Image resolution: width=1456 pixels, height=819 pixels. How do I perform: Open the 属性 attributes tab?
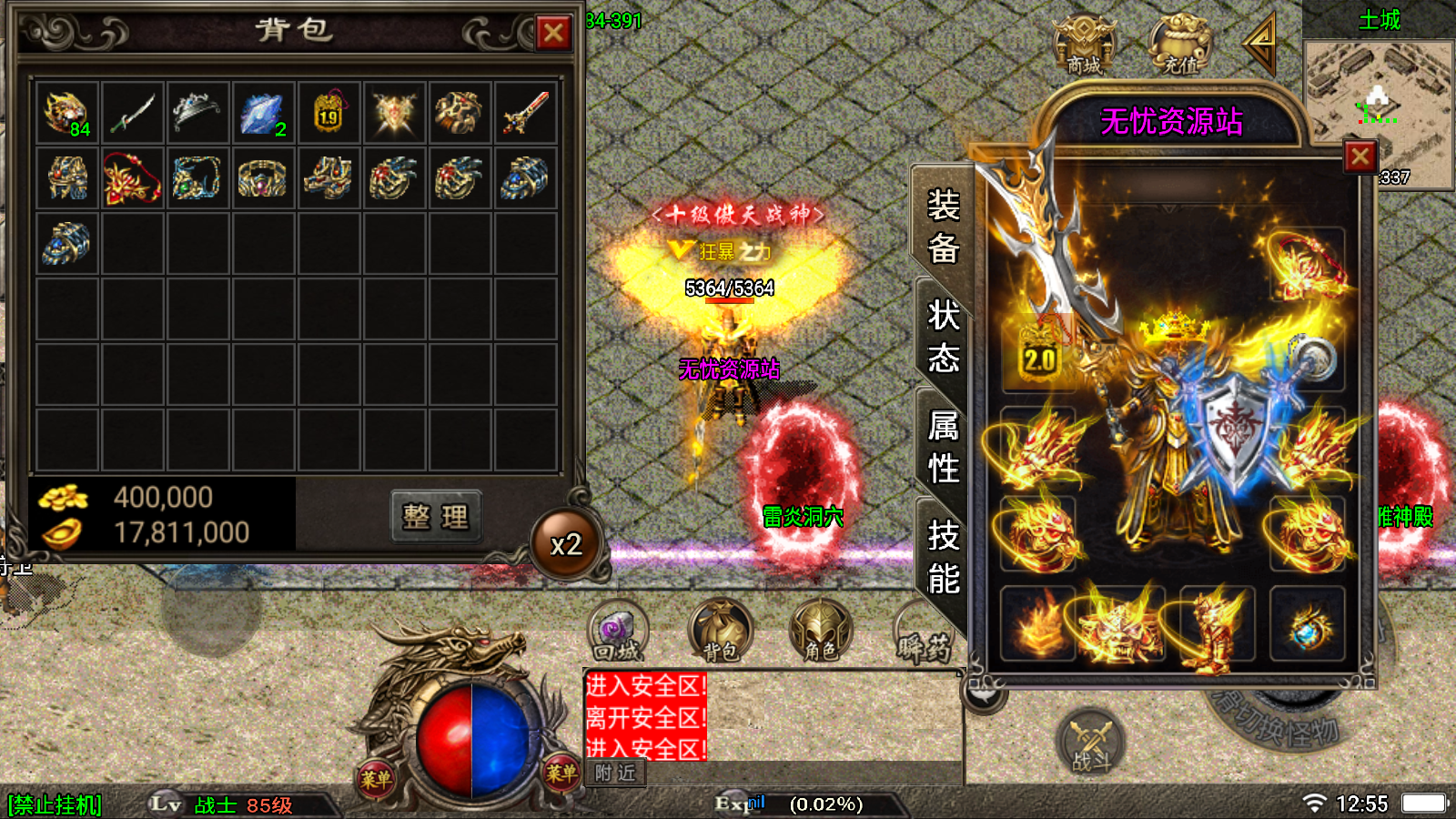(x=943, y=447)
